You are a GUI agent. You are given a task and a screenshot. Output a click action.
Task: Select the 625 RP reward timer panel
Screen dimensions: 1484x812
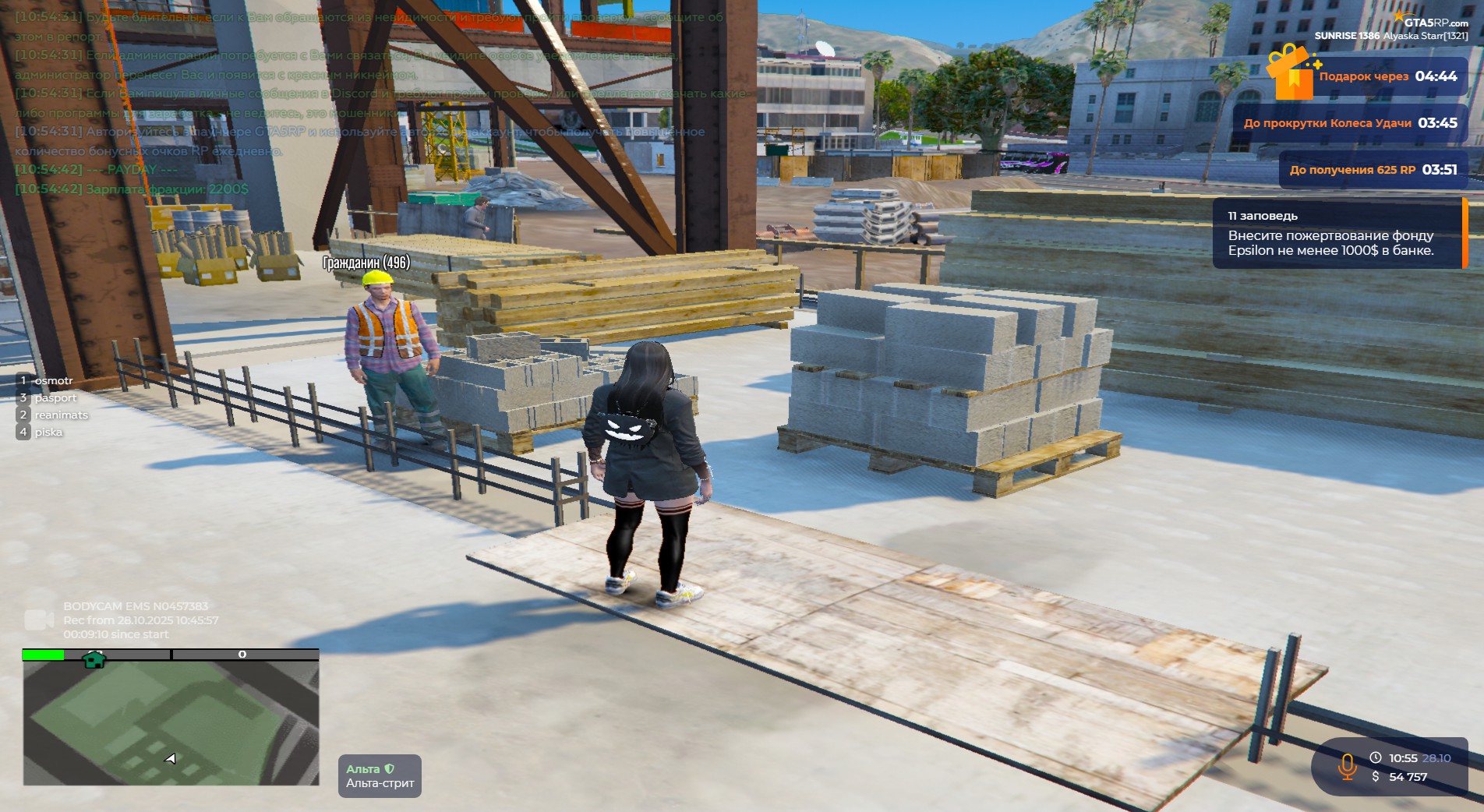click(1373, 170)
